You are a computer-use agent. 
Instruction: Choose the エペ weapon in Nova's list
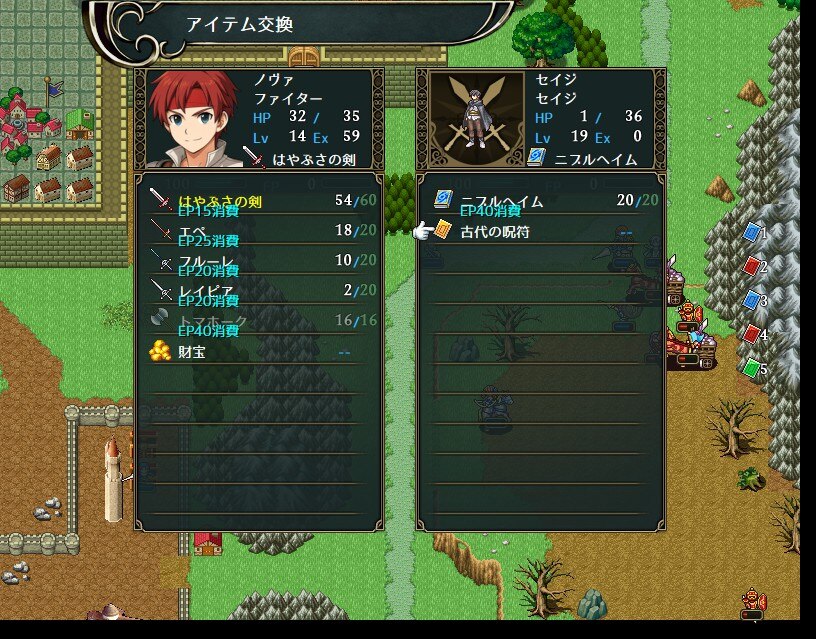pos(258,231)
